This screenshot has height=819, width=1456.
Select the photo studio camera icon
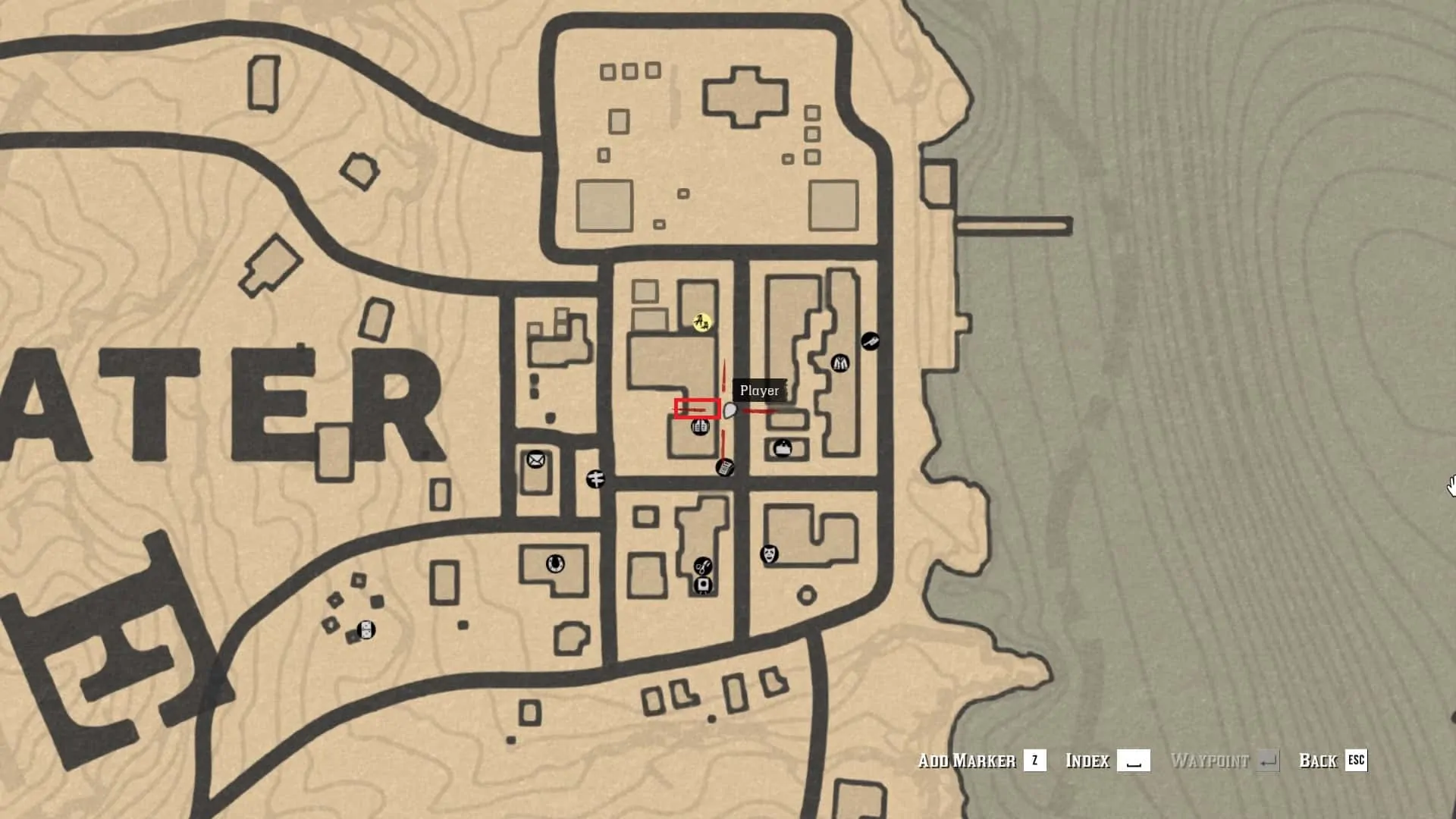click(703, 585)
